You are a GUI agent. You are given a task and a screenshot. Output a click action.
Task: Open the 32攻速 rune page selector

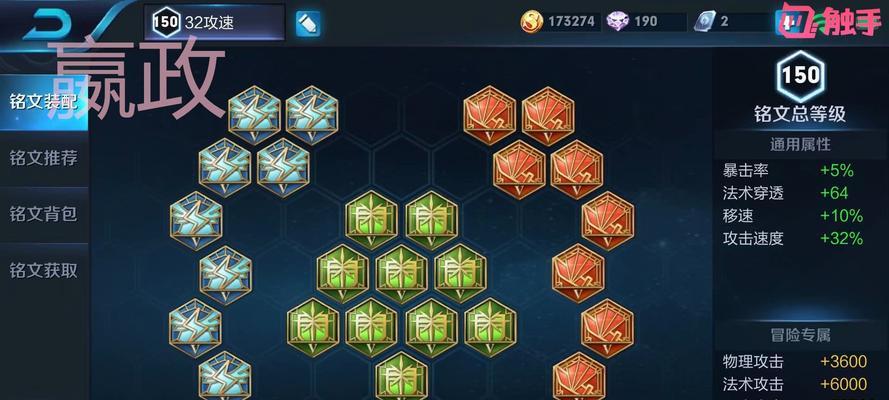click(x=214, y=22)
